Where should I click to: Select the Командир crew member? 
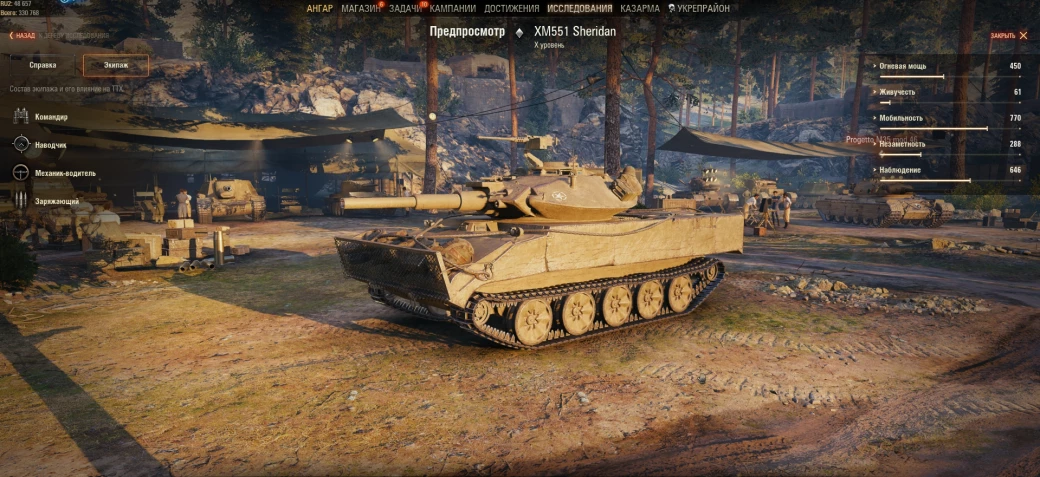click(51, 117)
